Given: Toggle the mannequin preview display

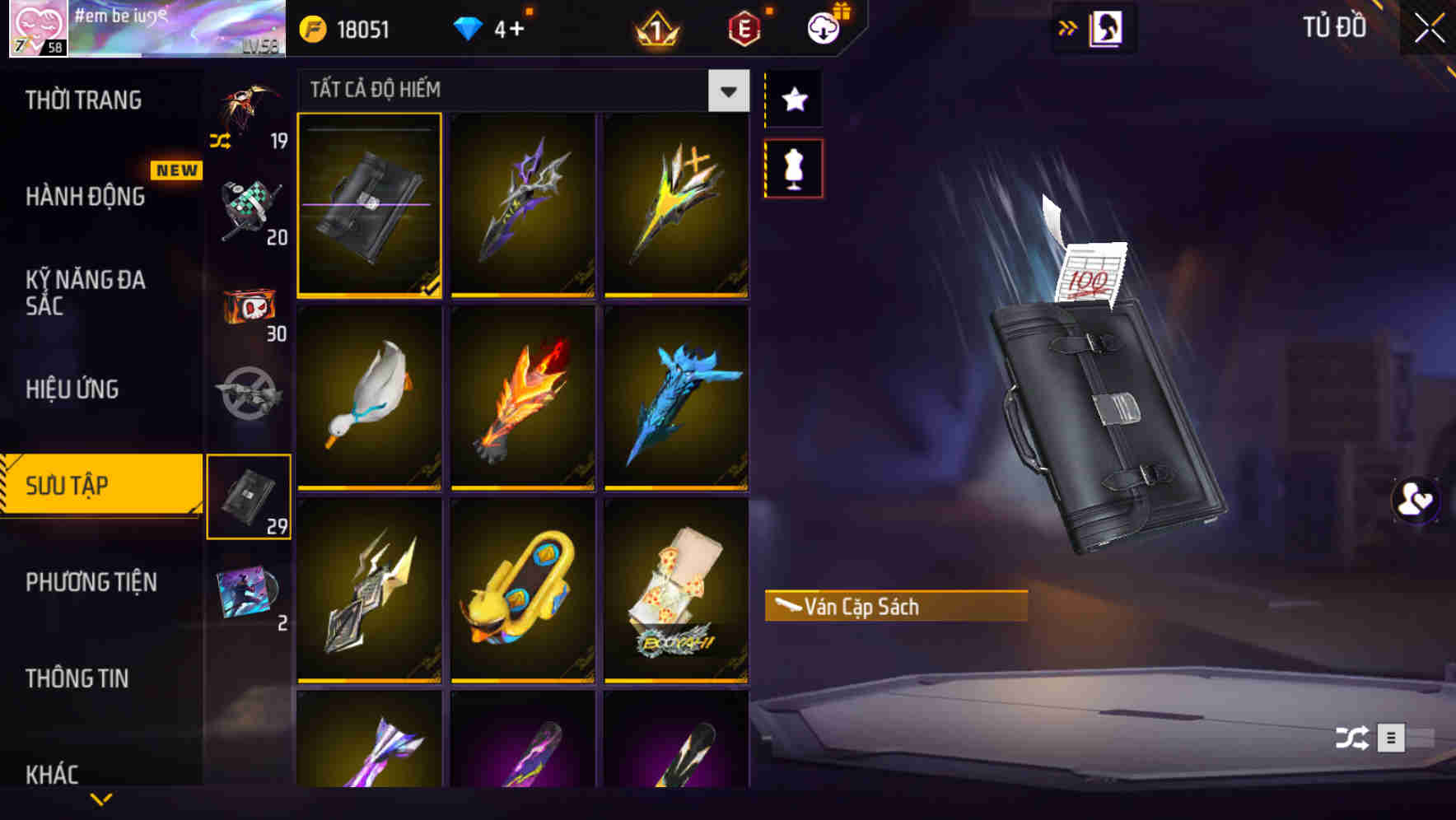Looking at the screenshot, I should (793, 167).
